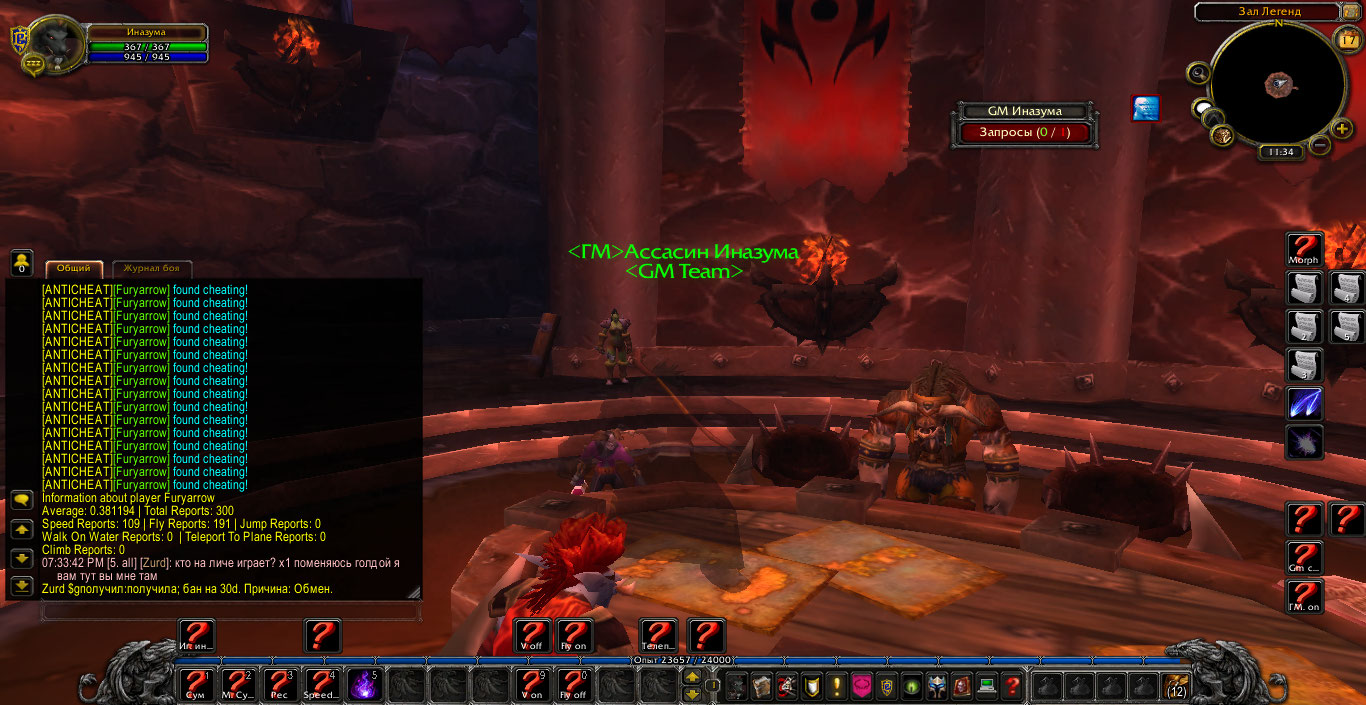Open the backpack showing 12 free slots

point(1177,686)
